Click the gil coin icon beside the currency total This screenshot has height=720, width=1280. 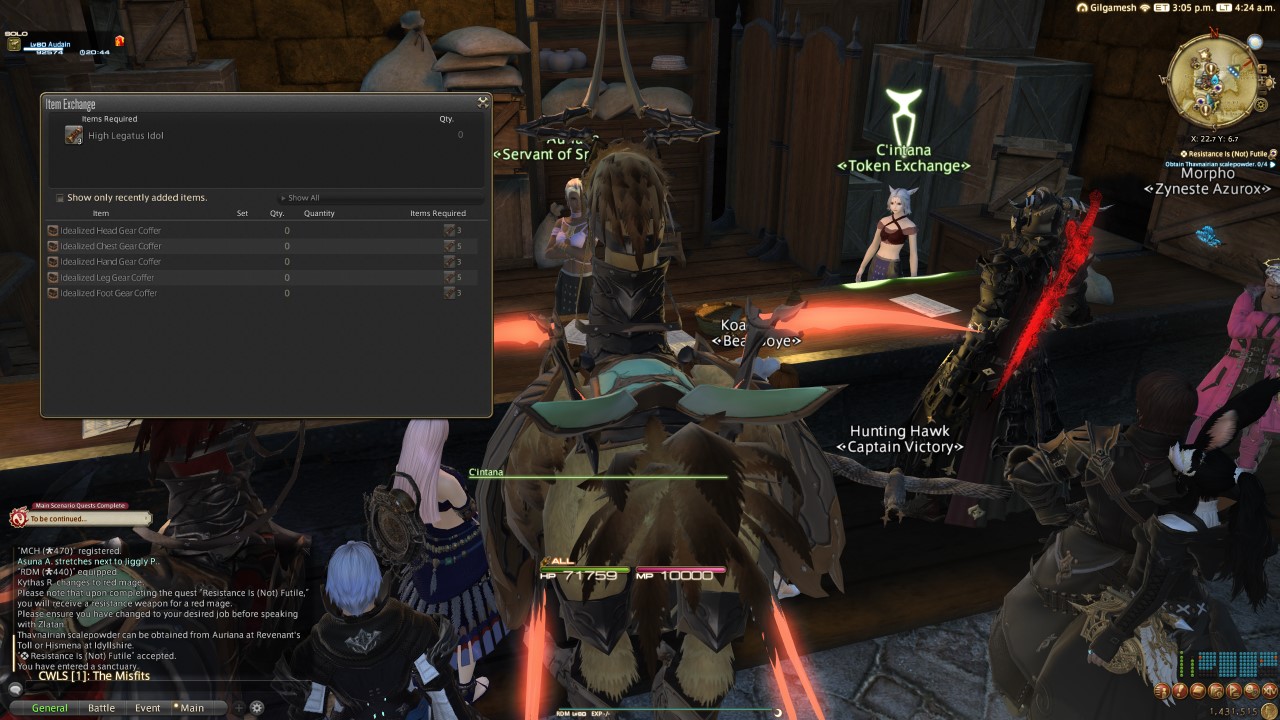[1268, 709]
